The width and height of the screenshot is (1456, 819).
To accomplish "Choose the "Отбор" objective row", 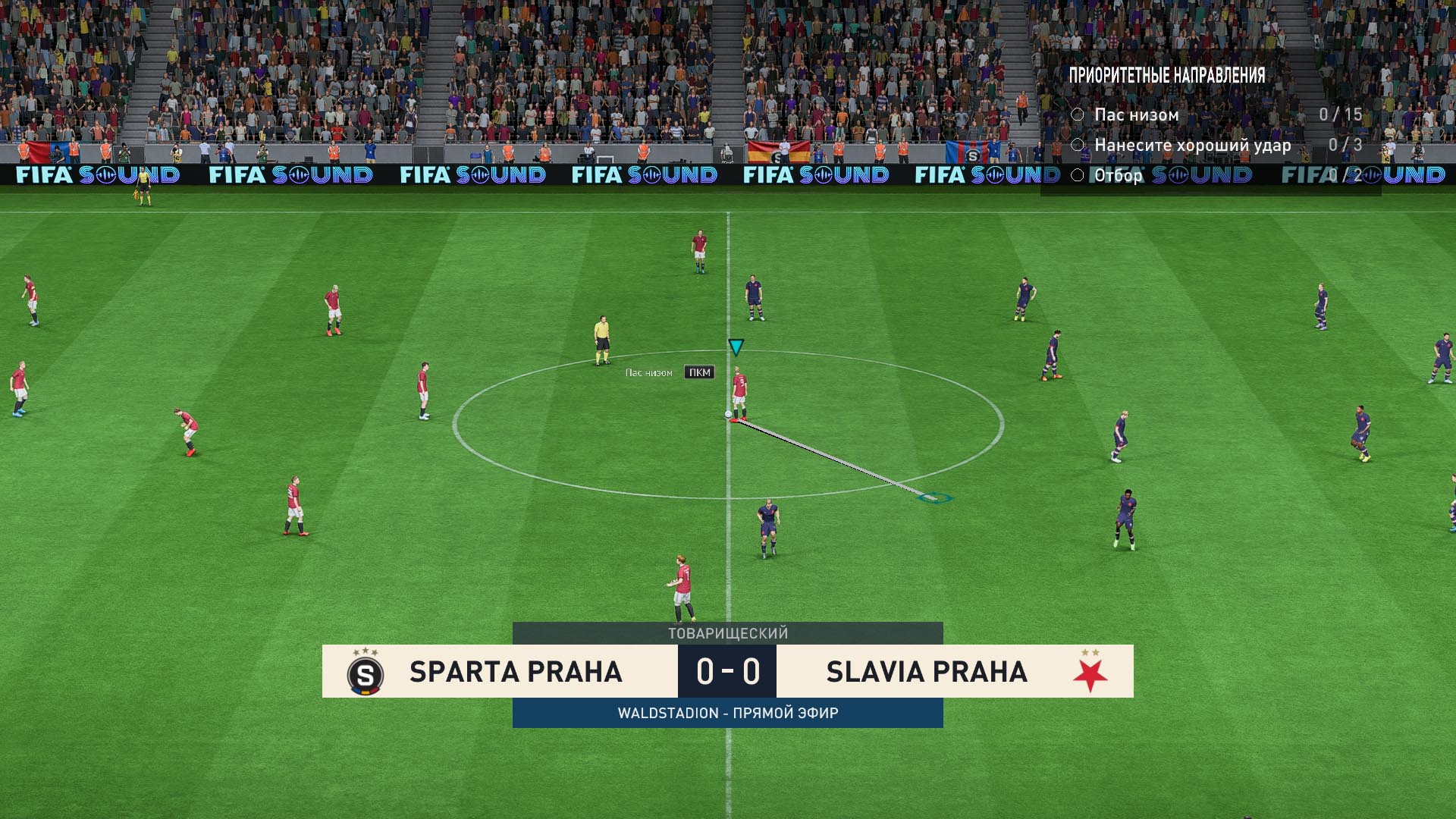I will pyautogui.click(x=1118, y=176).
